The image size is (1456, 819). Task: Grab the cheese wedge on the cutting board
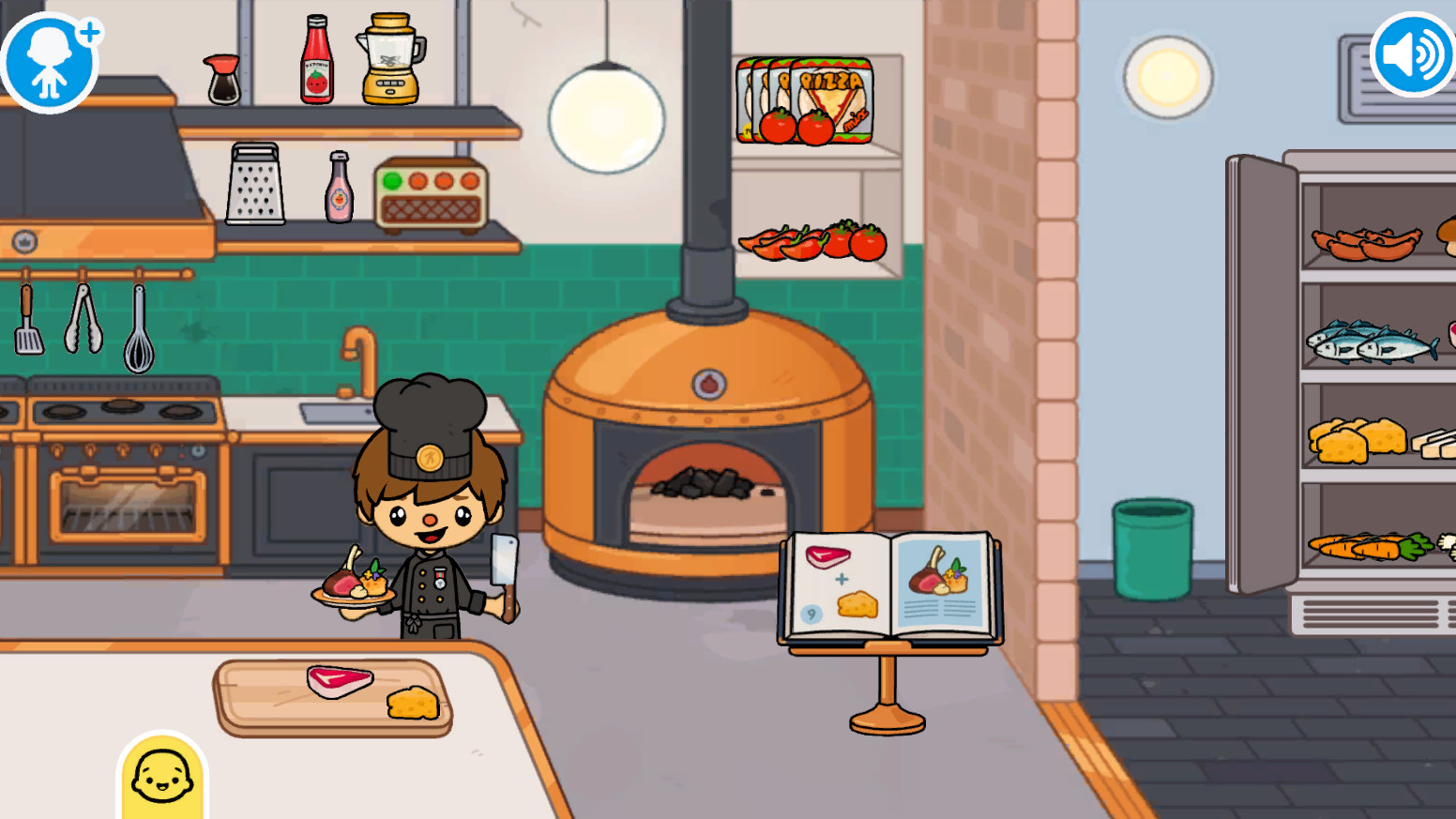(411, 705)
